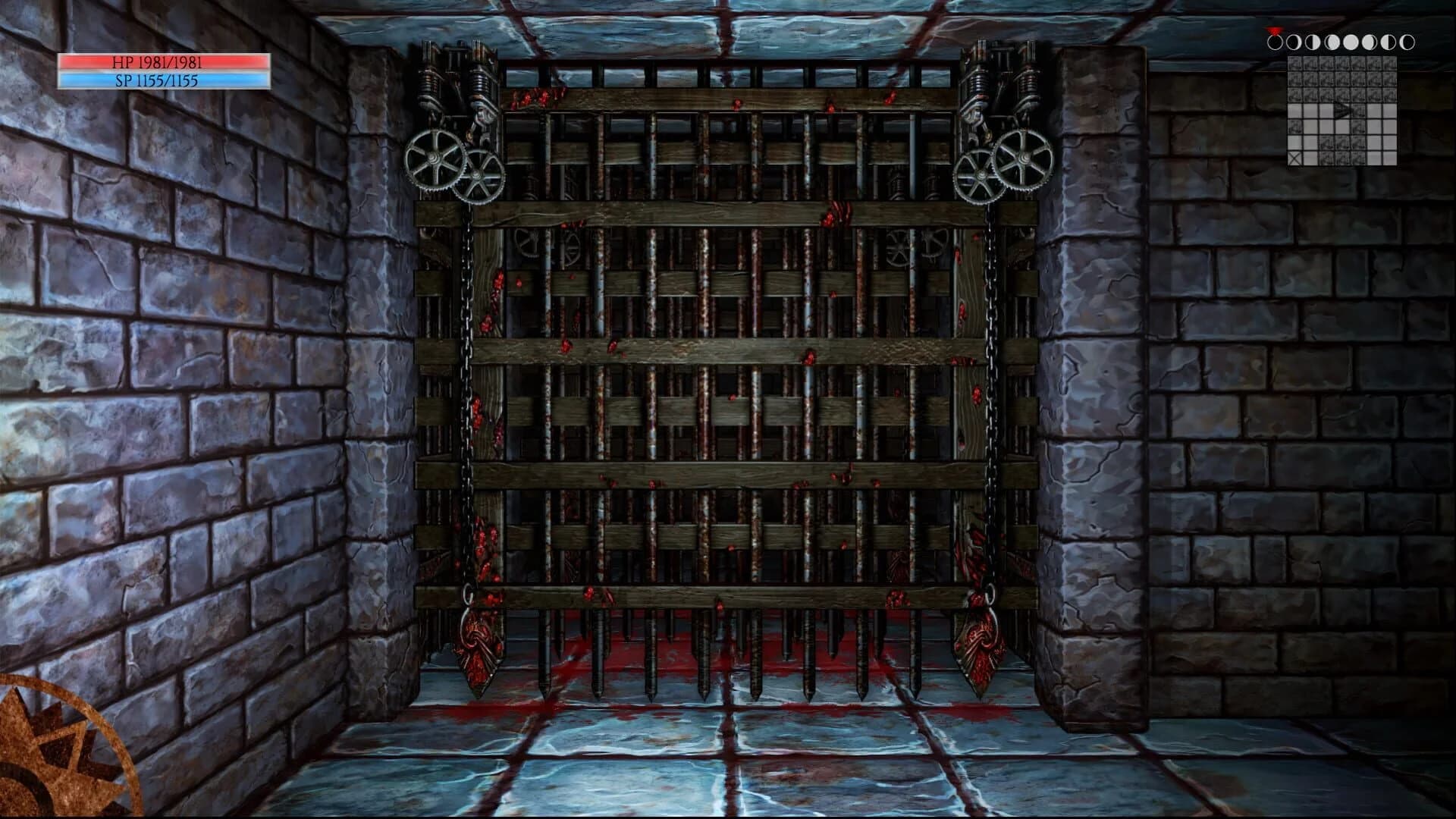This screenshot has height=819, width=1456.
Task: Click the X-marked cell on the minimap
Action: 1295,157
